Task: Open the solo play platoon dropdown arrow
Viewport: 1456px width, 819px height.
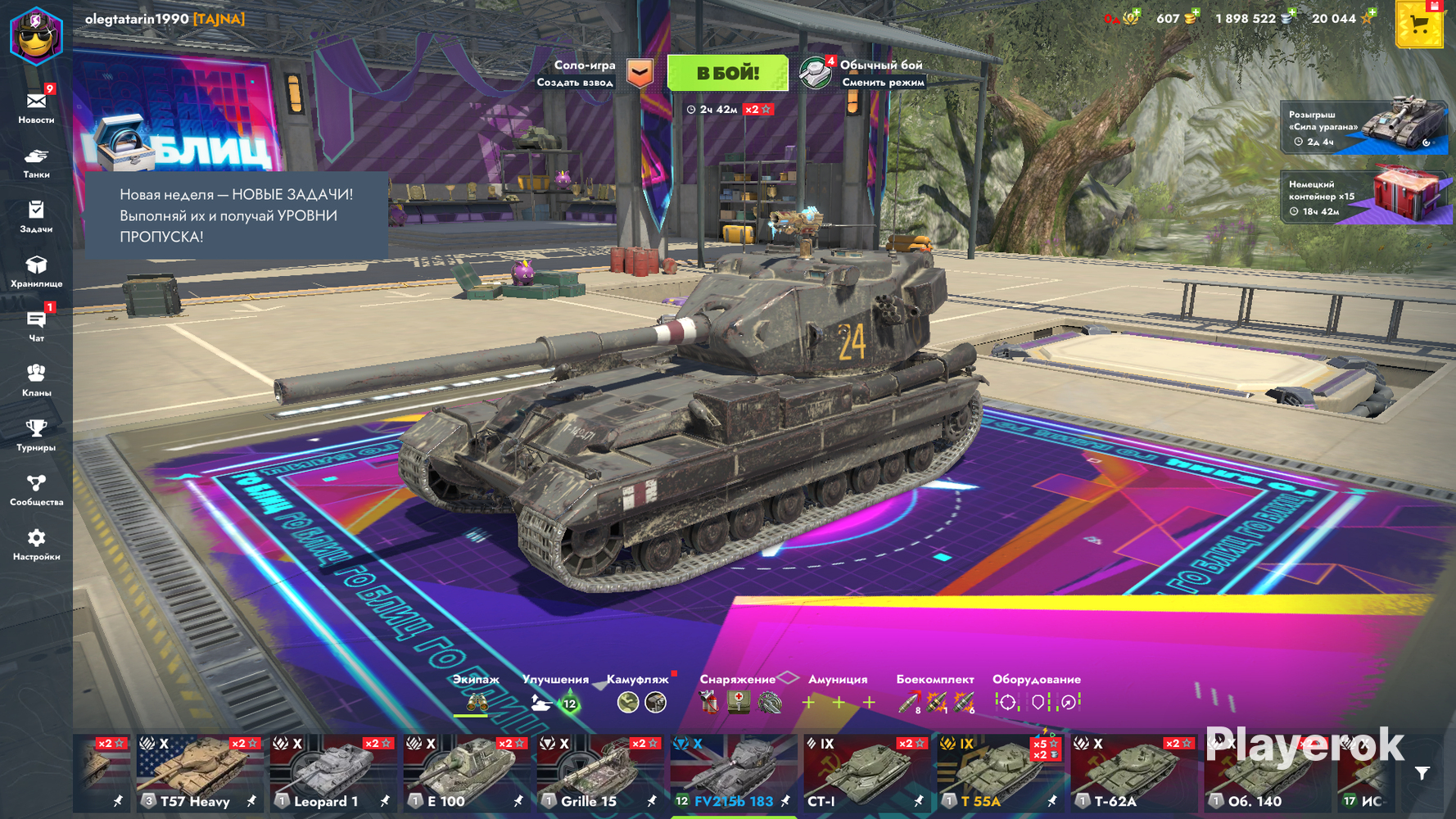Action: [x=640, y=74]
